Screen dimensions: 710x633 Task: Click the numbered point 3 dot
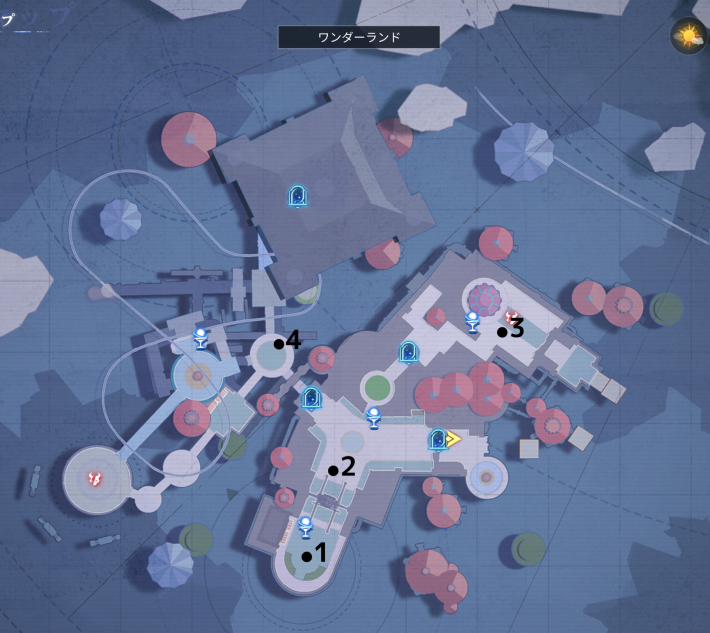[x=502, y=332]
